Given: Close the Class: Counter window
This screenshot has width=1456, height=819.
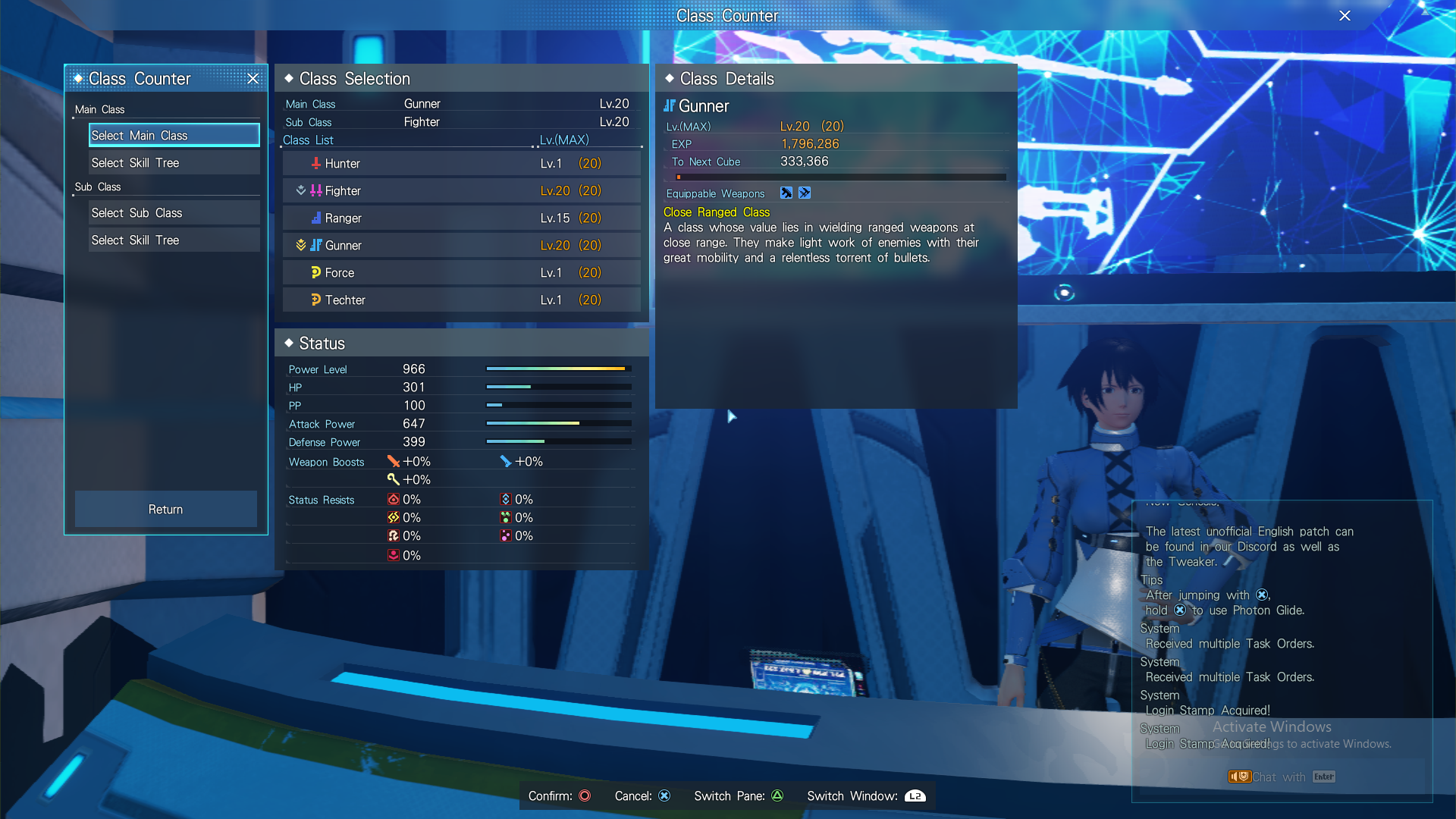Looking at the screenshot, I should [x=1345, y=15].
